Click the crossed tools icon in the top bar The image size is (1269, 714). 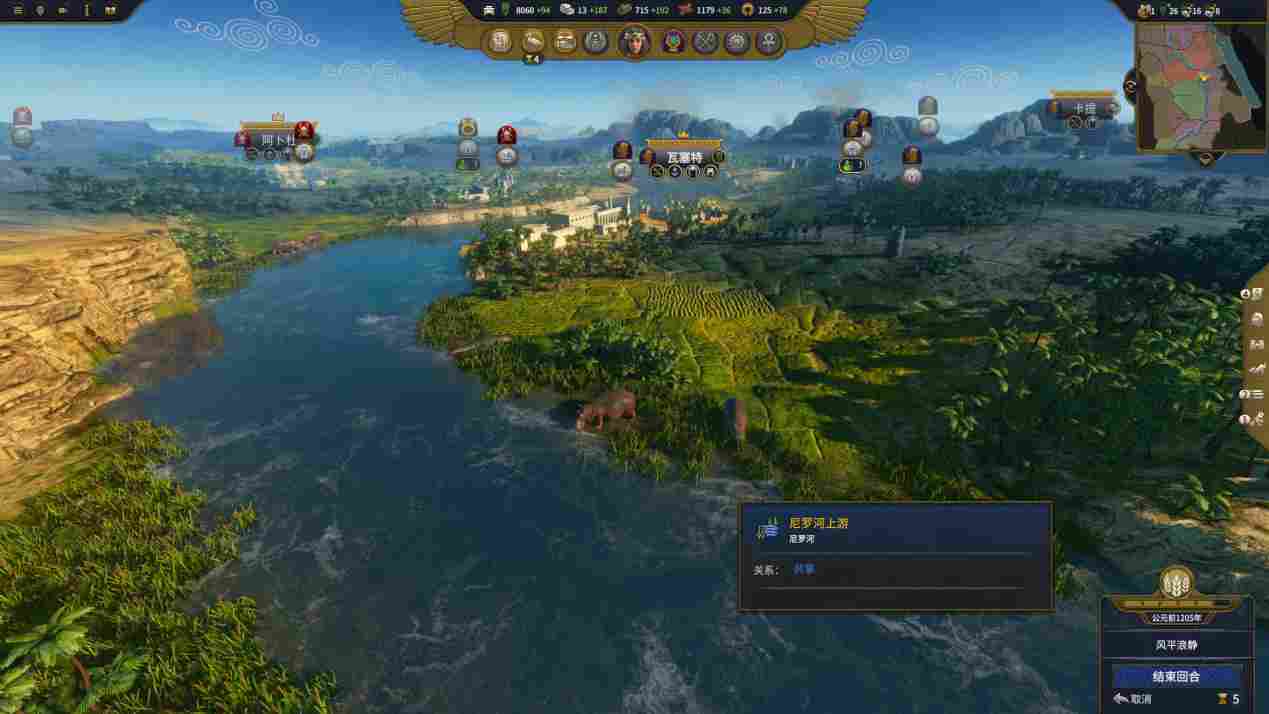(x=705, y=42)
